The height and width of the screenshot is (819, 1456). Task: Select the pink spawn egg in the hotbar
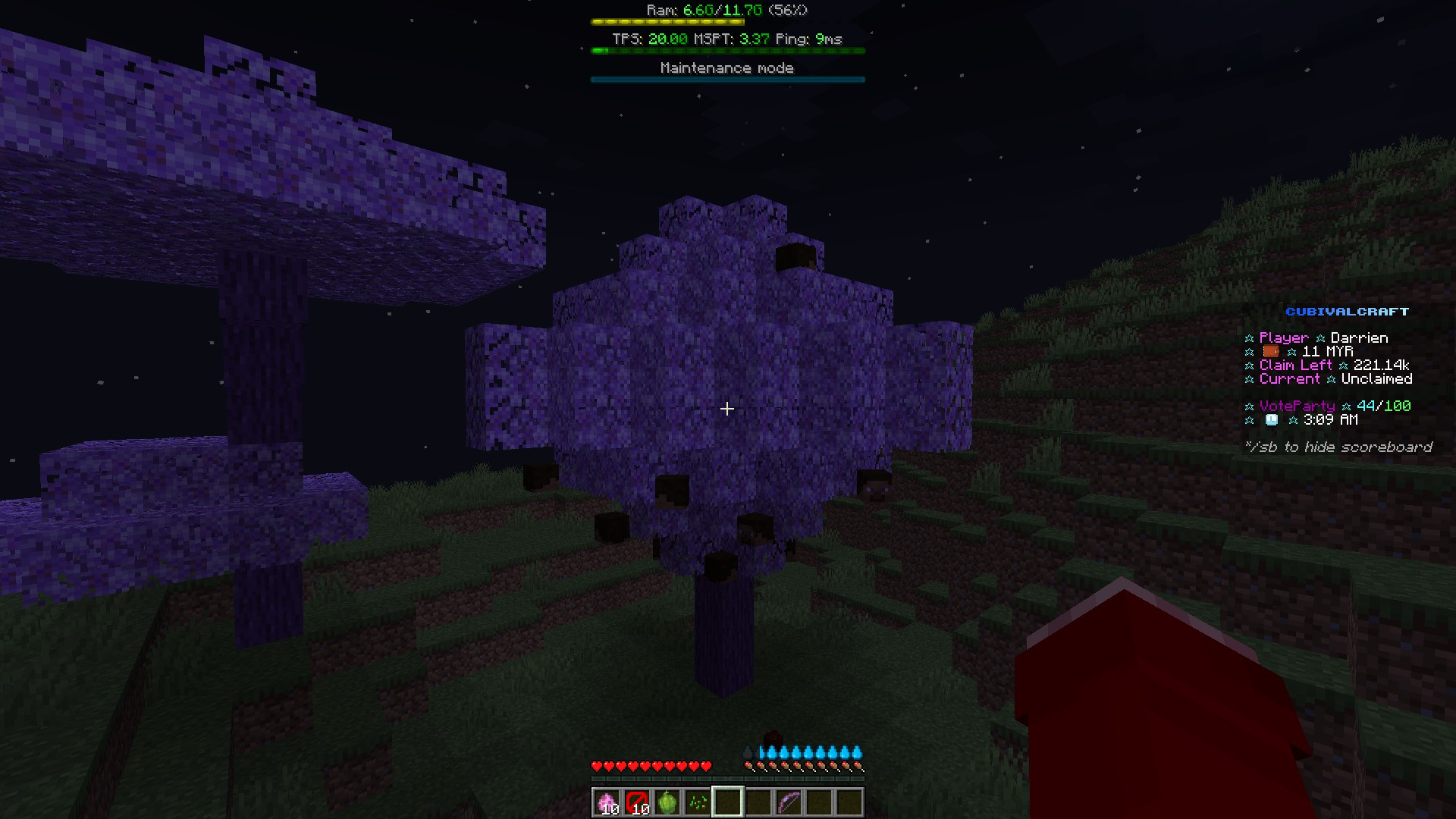[607, 802]
